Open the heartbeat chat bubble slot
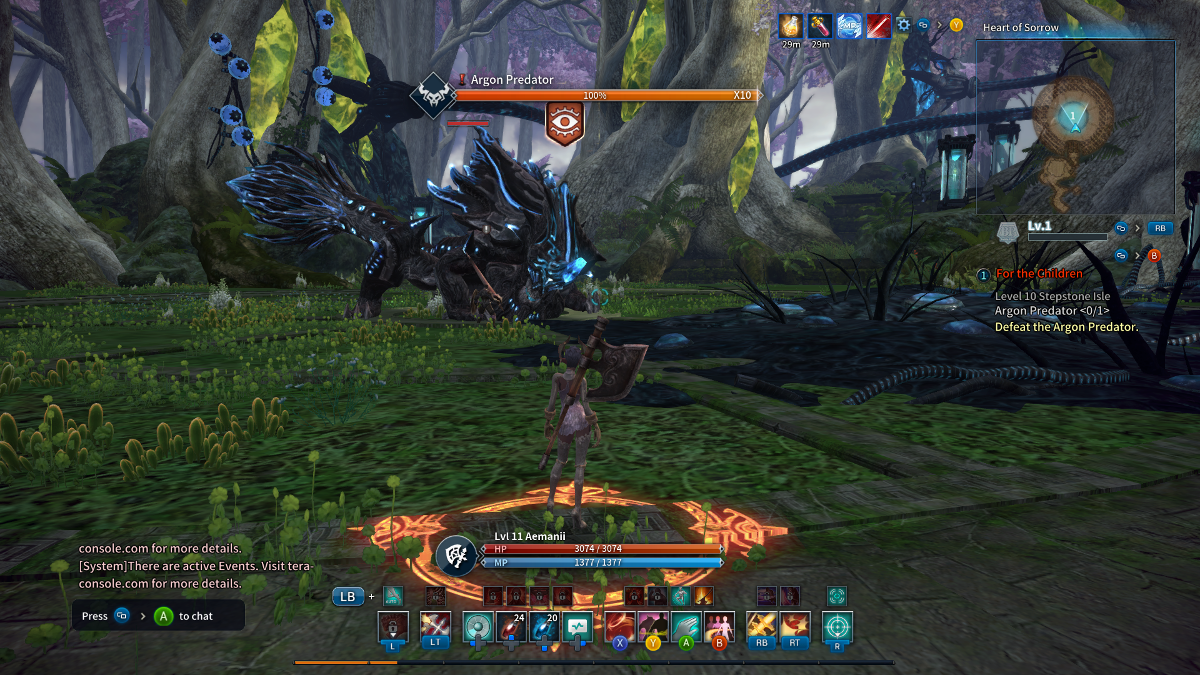This screenshot has height=675, width=1200. point(577,627)
